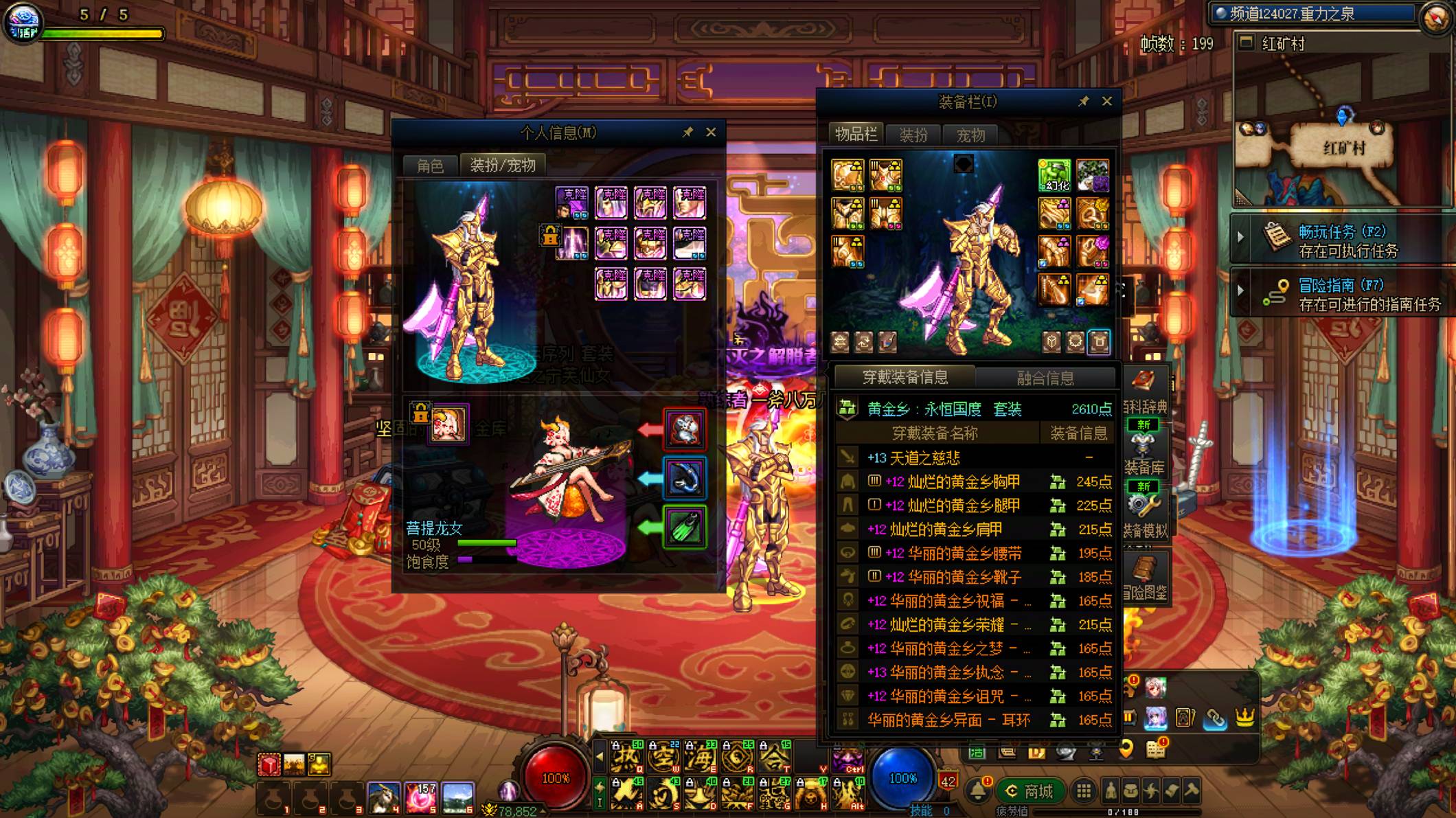Select the 穿戴装备信息 tab

pyautogui.click(x=905, y=377)
